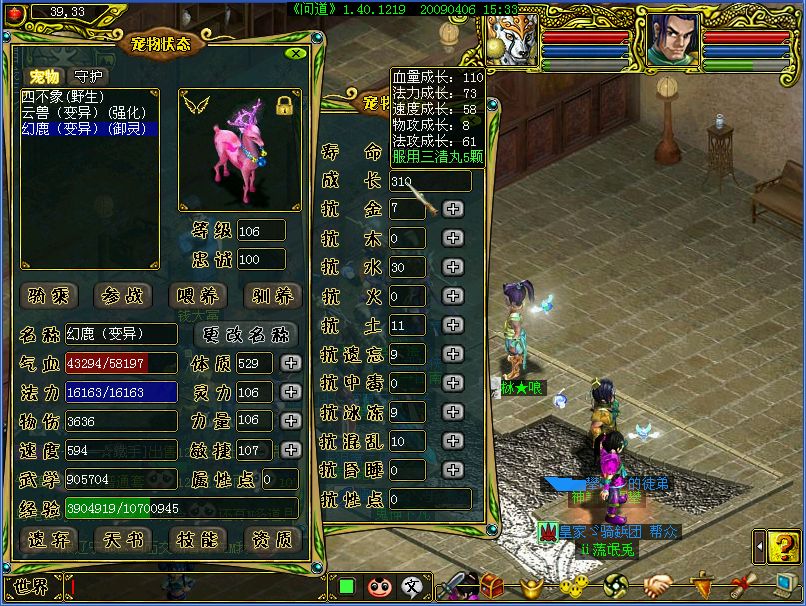Open the 天书 book panel
Image resolution: width=806 pixels, height=606 pixels.
coord(124,539)
